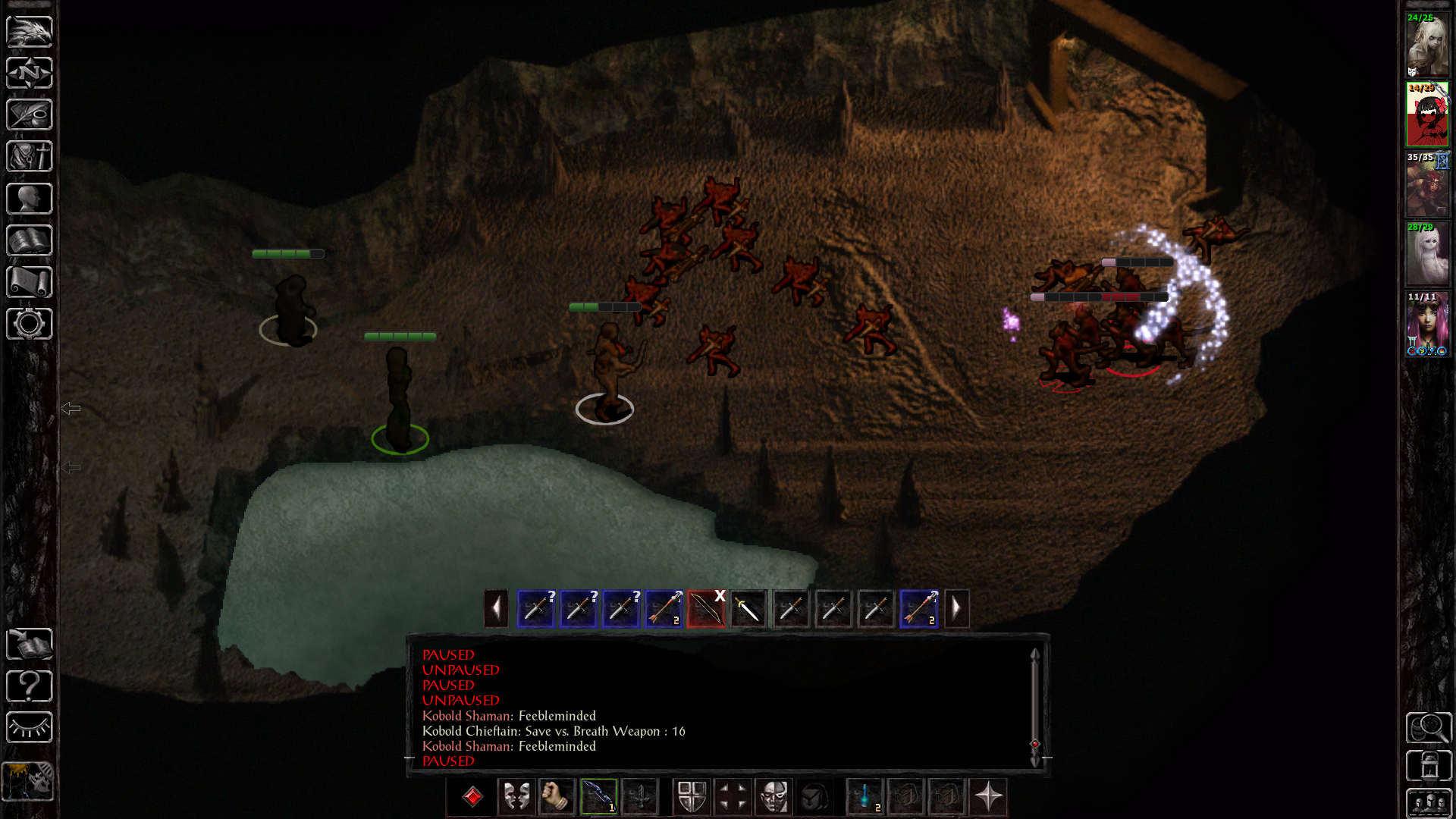Page the weapon selection row to the right
Screen dimensions: 1456x819
pos(956,609)
